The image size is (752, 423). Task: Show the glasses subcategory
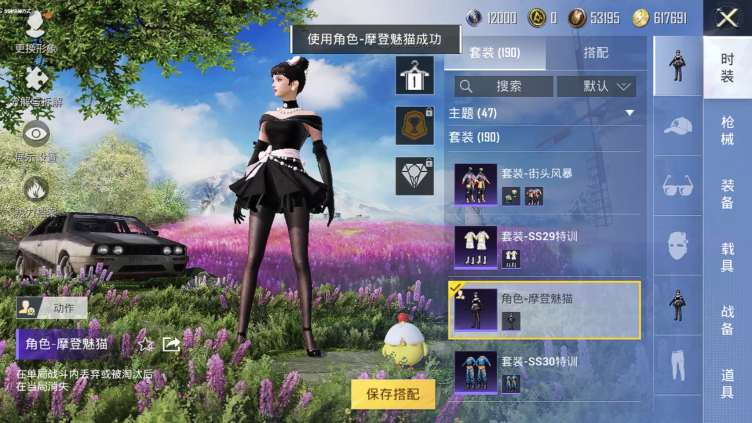pos(678,186)
